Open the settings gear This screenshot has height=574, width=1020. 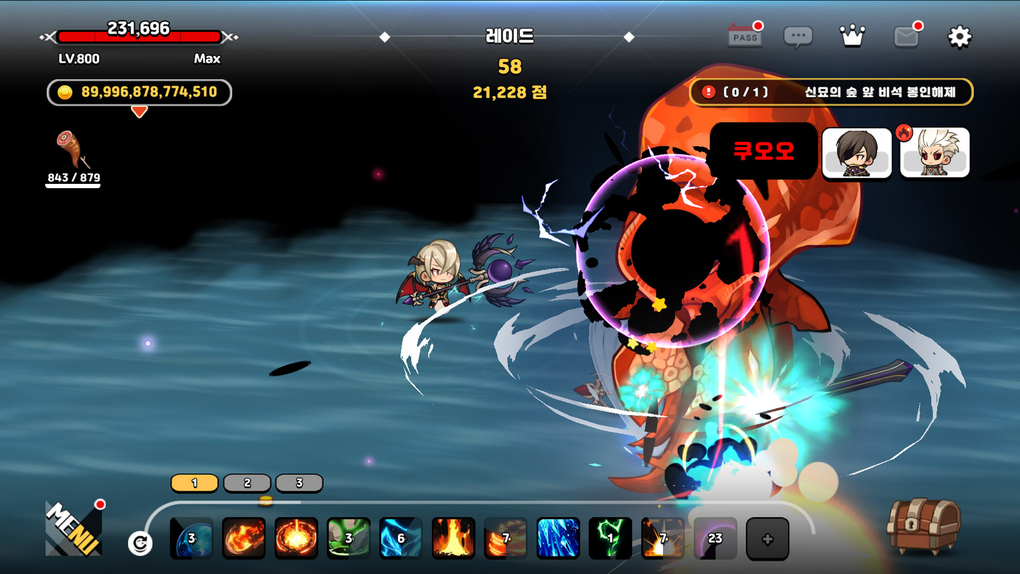tap(959, 37)
